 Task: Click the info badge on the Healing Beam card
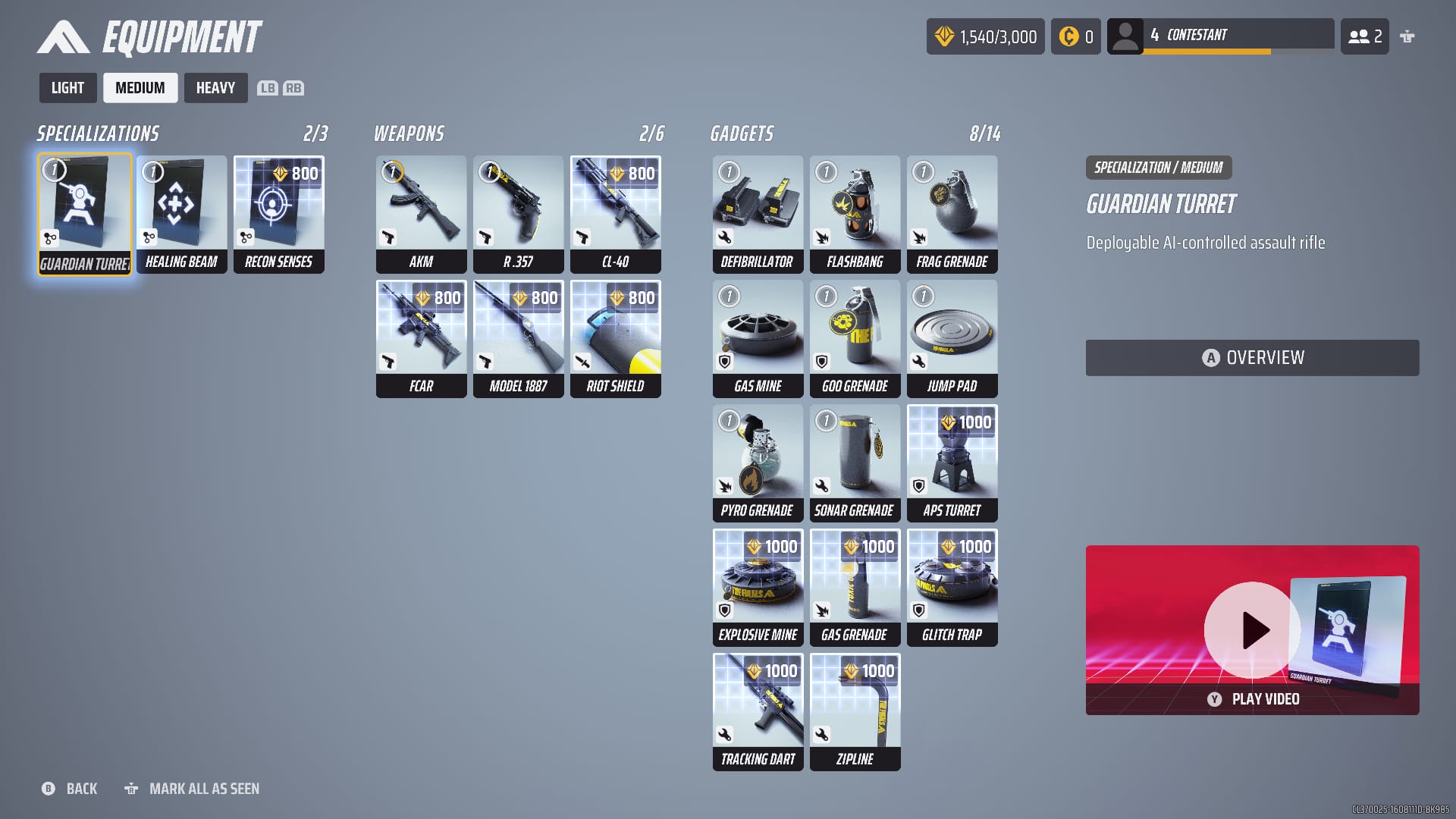coord(153,173)
